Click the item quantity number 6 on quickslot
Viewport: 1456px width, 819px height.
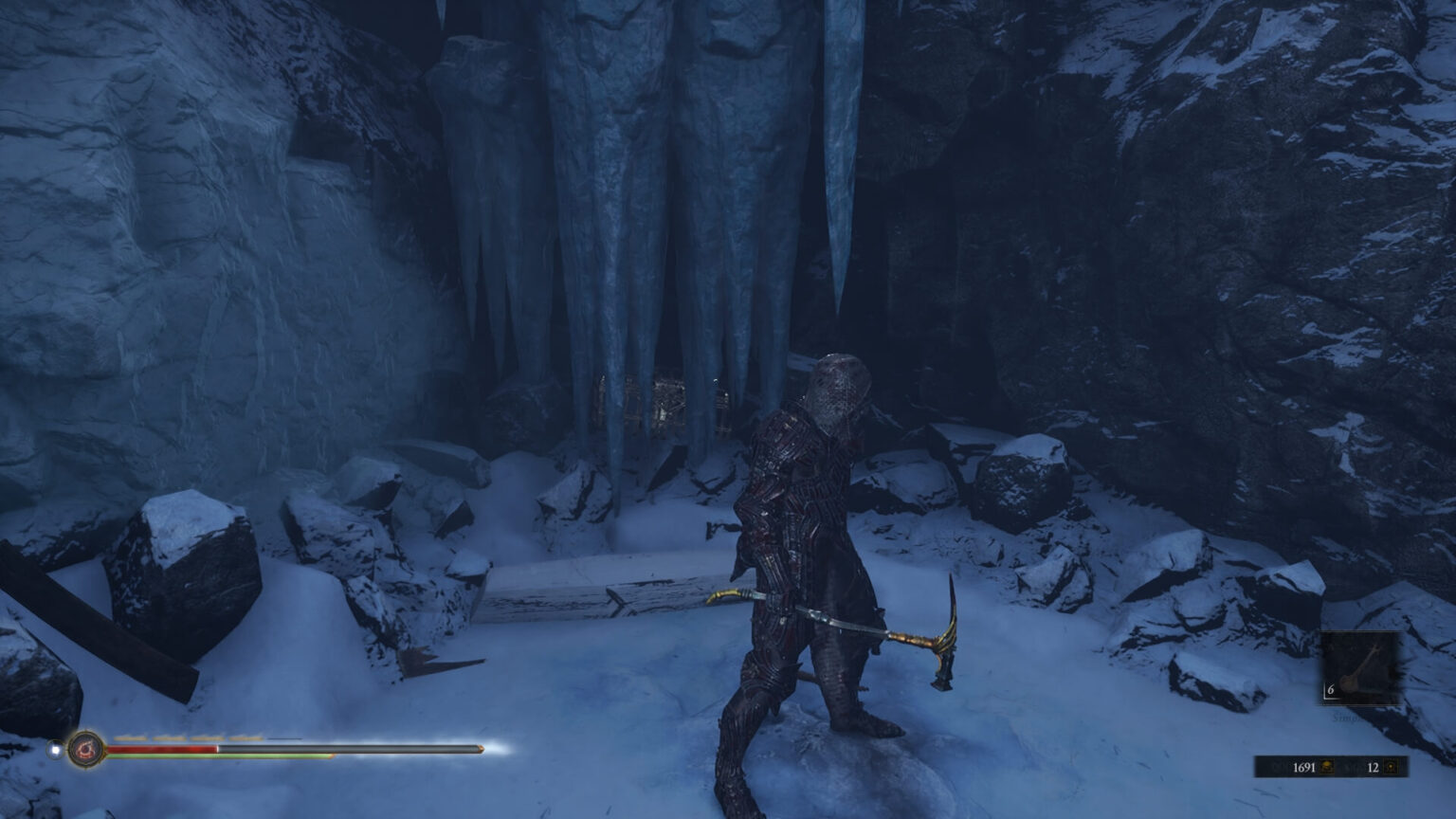pos(1330,690)
